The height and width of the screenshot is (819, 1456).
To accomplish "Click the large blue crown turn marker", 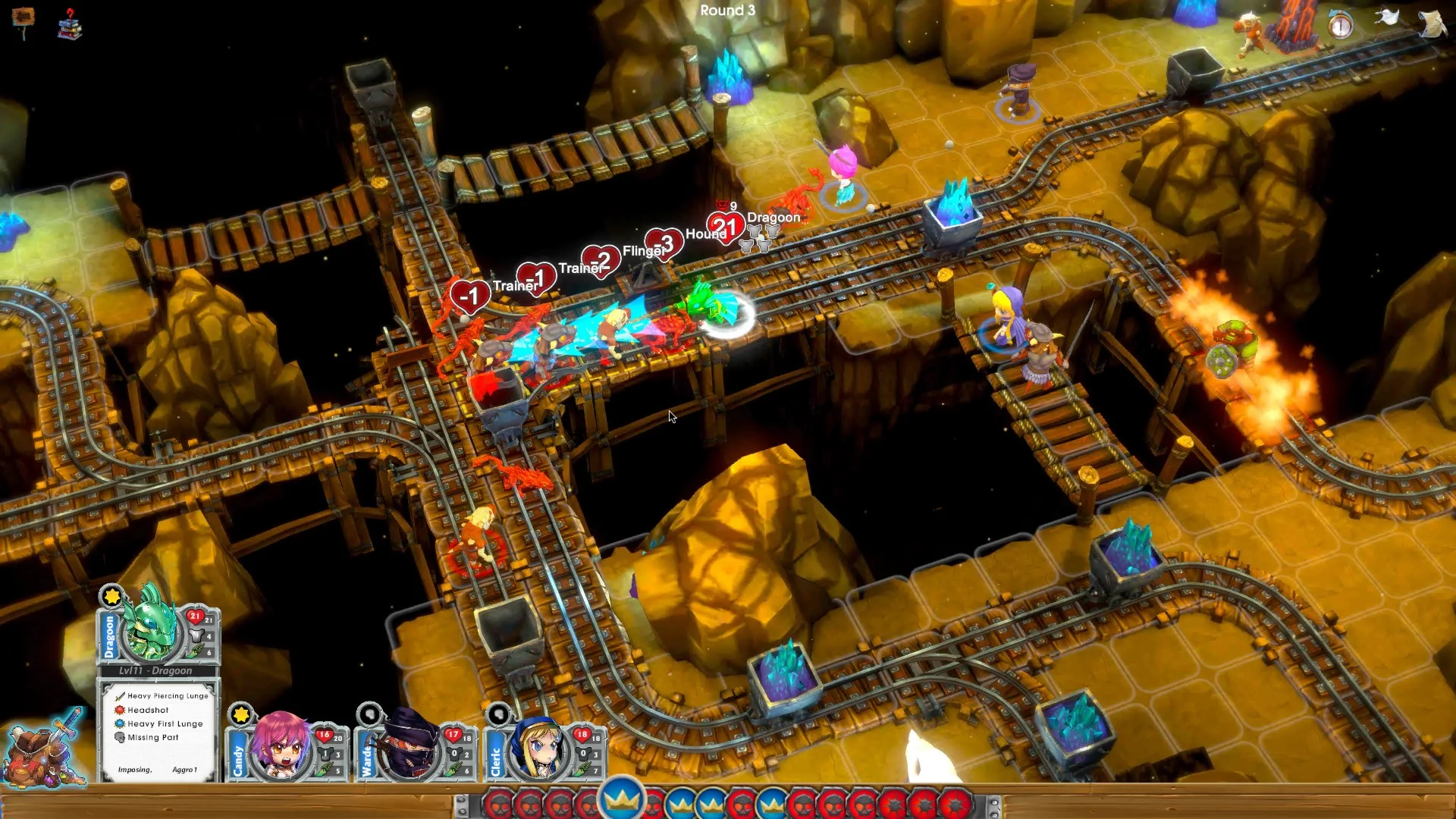I will point(621,799).
